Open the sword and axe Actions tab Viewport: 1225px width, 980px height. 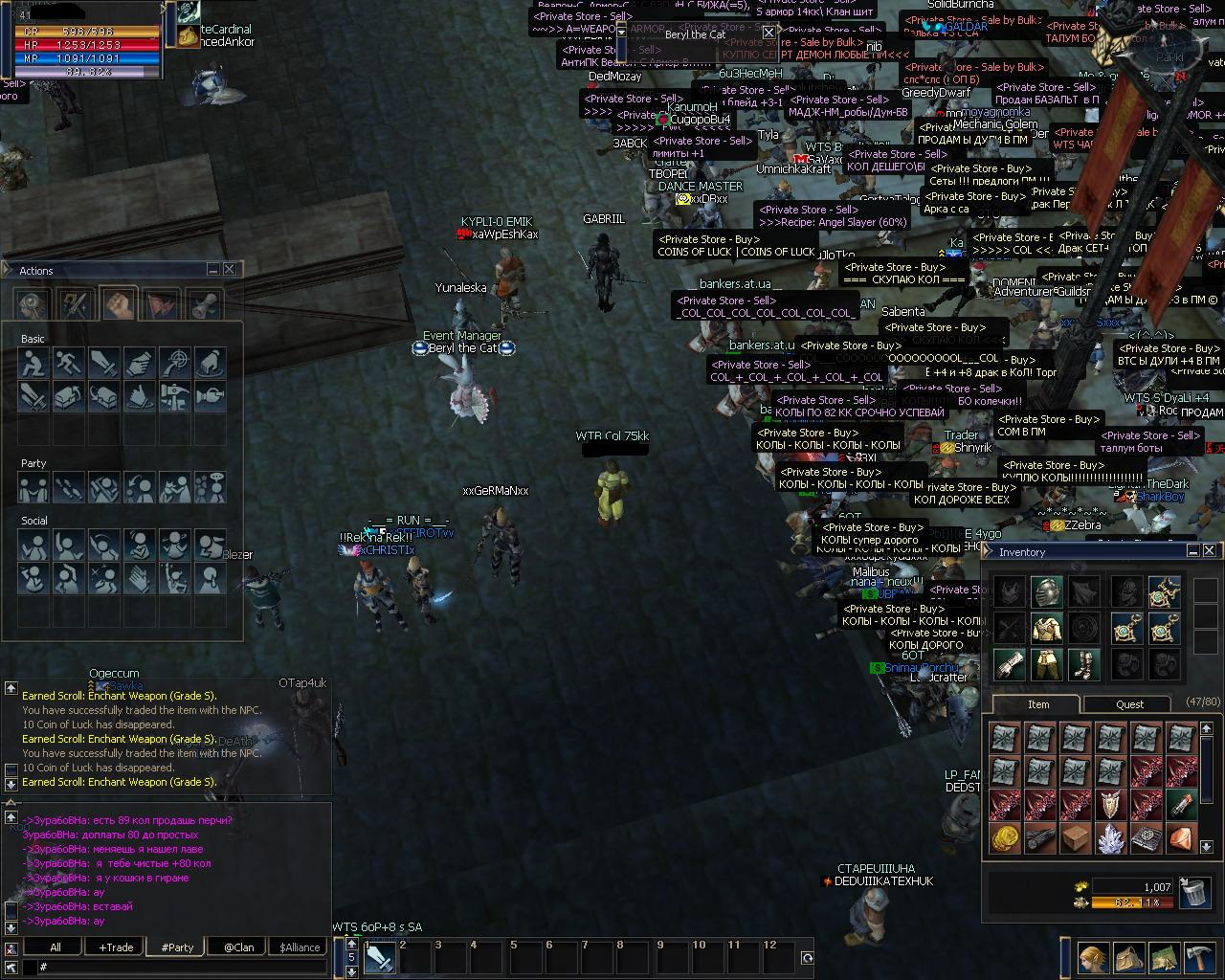click(x=77, y=304)
